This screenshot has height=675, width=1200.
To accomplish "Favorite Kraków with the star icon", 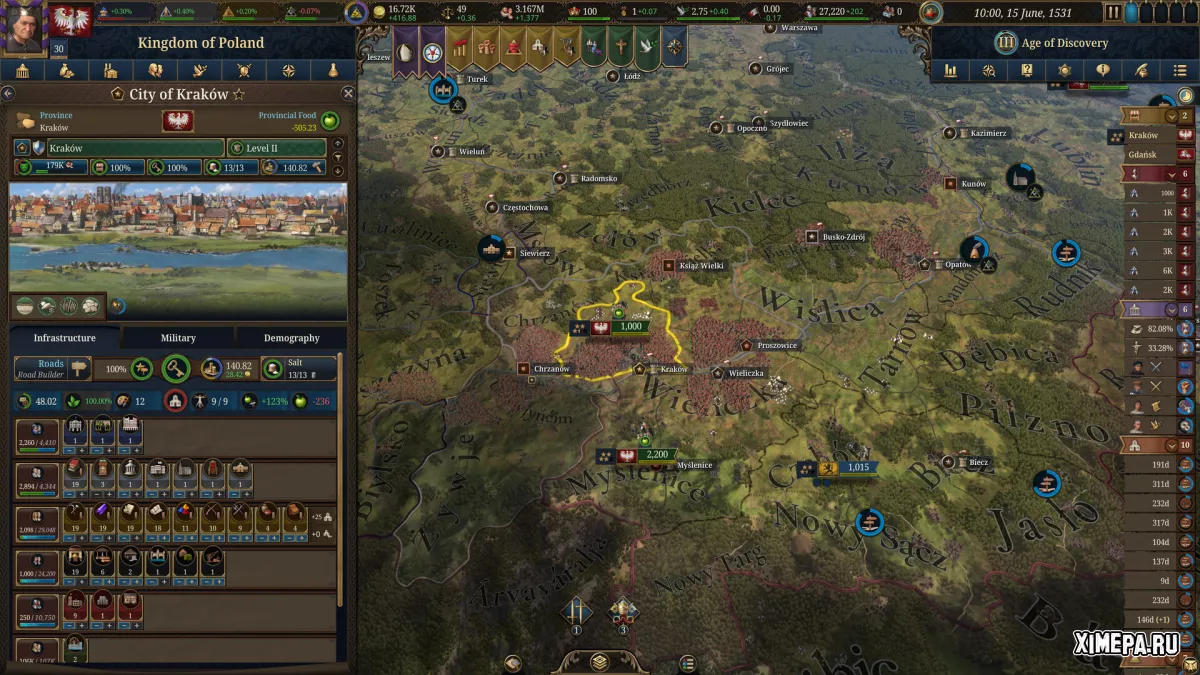I will click(239, 94).
